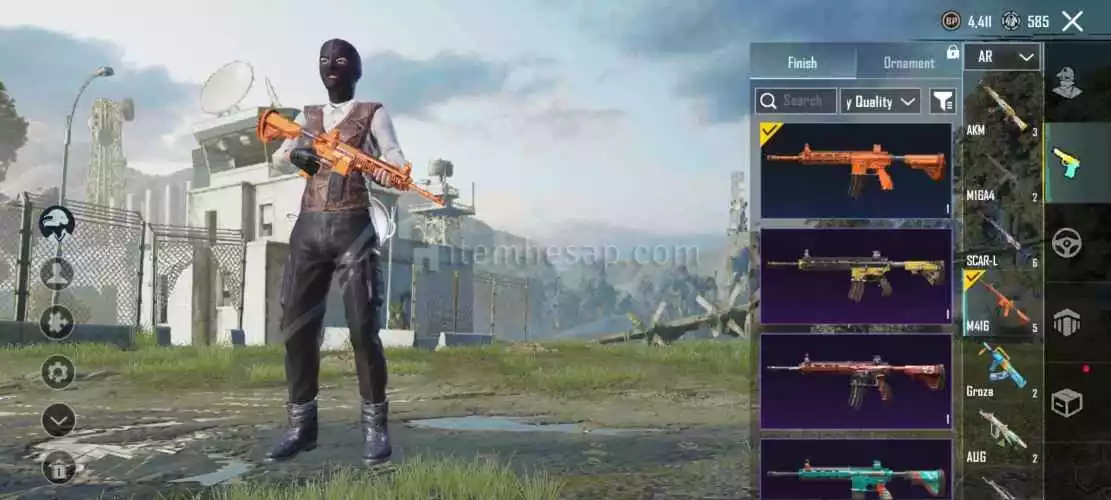Select the teal M416 skin

(856, 468)
